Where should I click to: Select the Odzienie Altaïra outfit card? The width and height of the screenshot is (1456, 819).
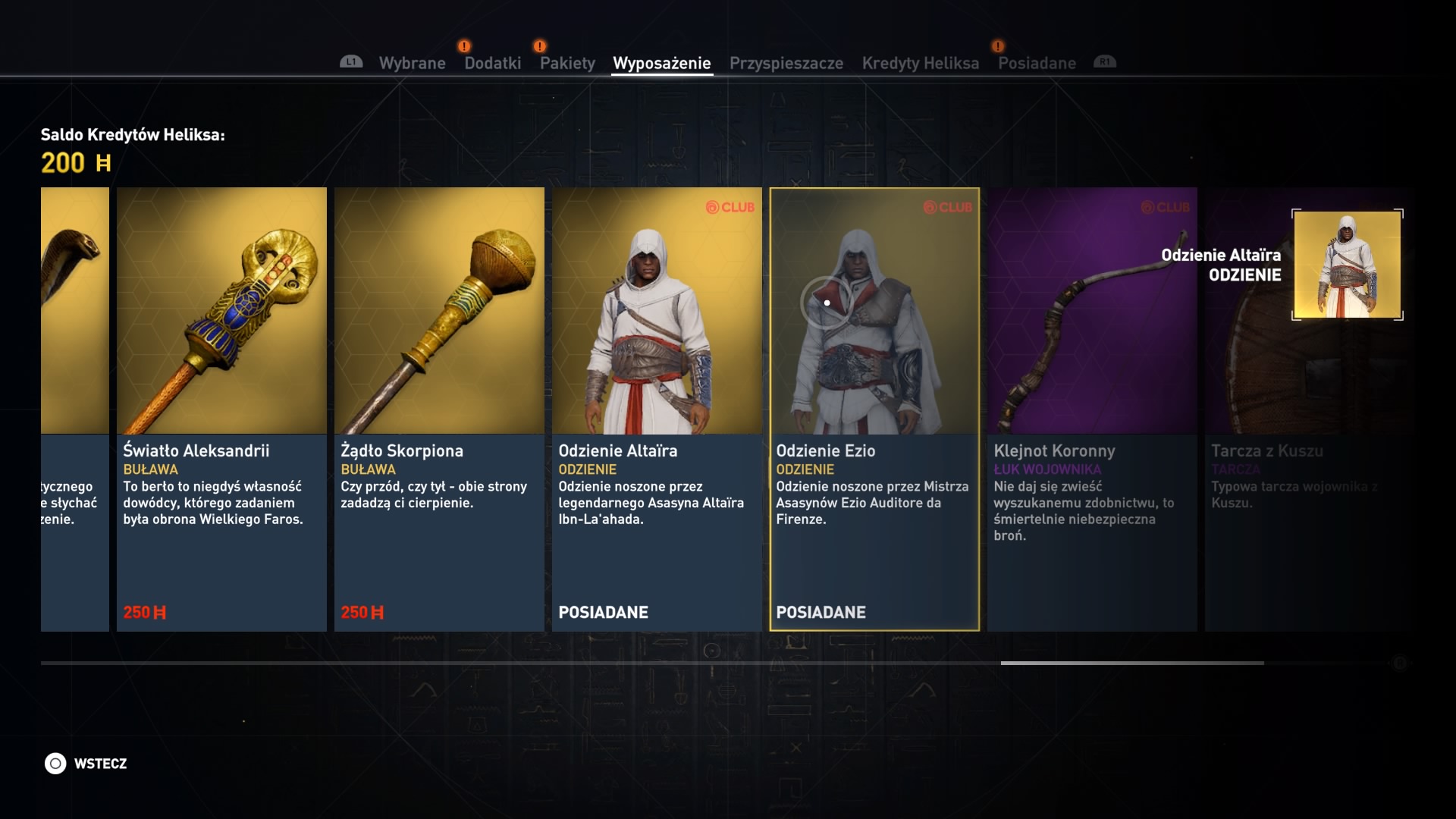click(657, 409)
